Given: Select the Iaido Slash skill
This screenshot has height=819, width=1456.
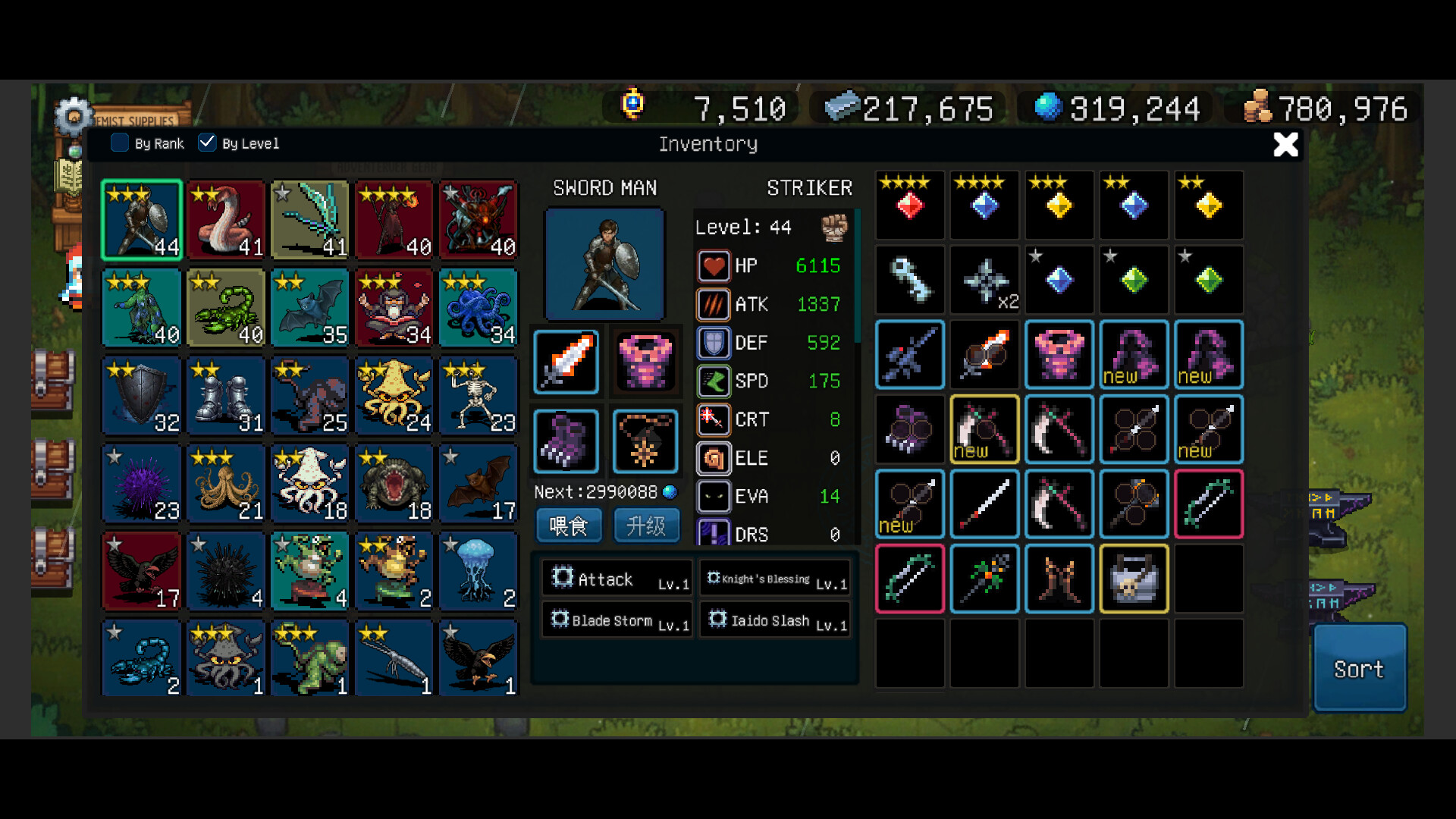Looking at the screenshot, I should [775, 620].
